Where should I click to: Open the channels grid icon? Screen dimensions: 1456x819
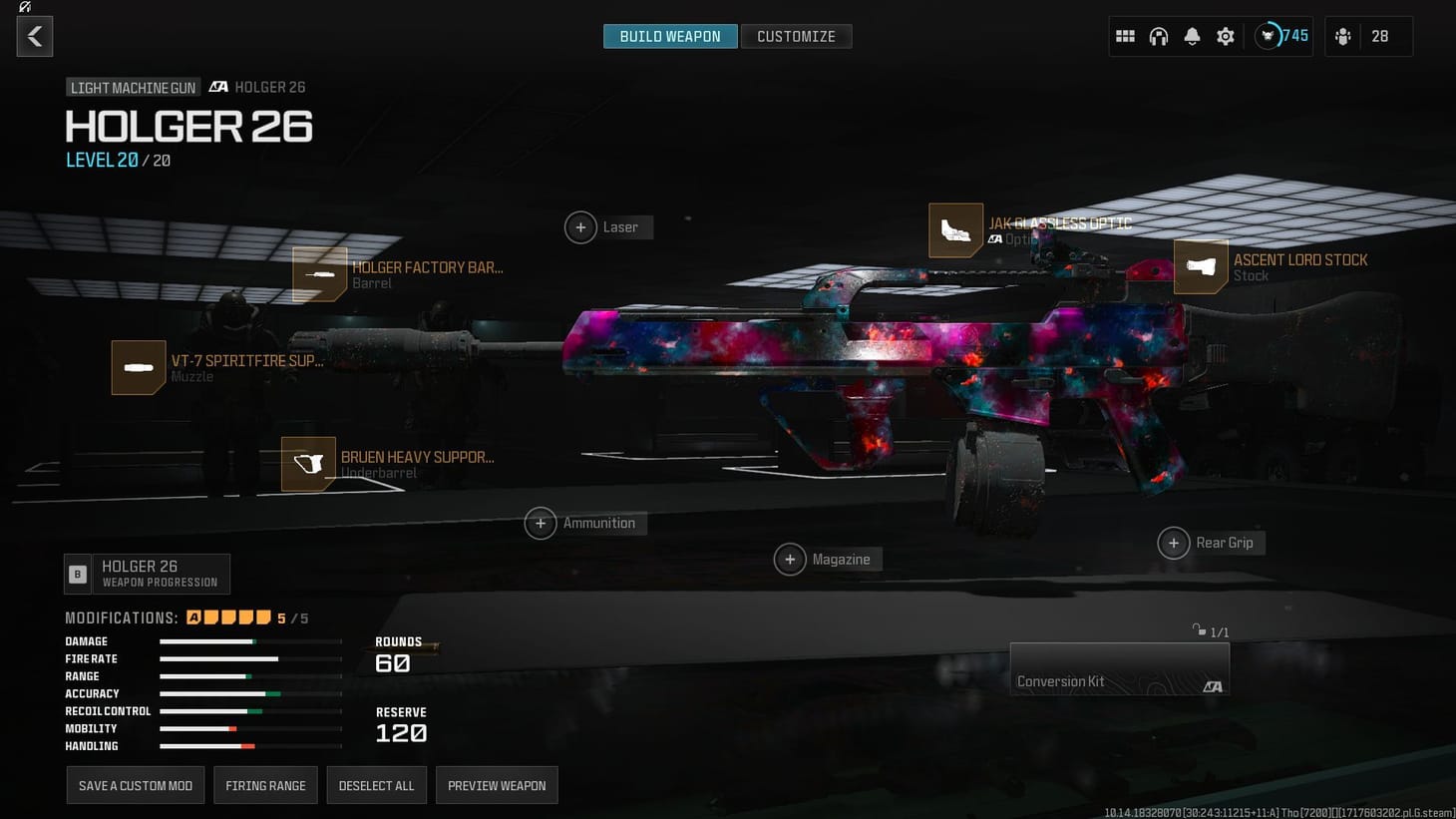(1125, 35)
